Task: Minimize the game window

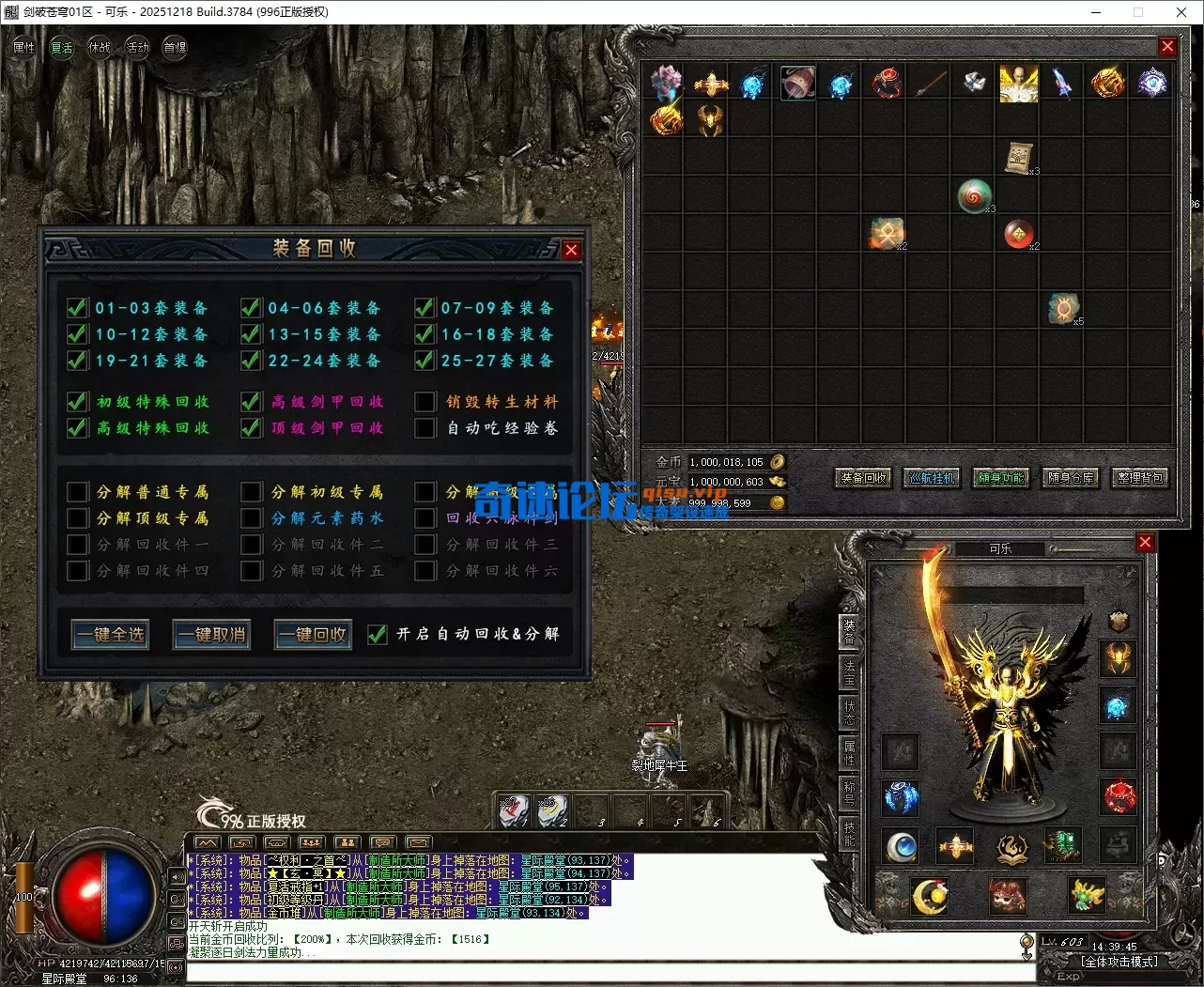Action: (x=1096, y=12)
